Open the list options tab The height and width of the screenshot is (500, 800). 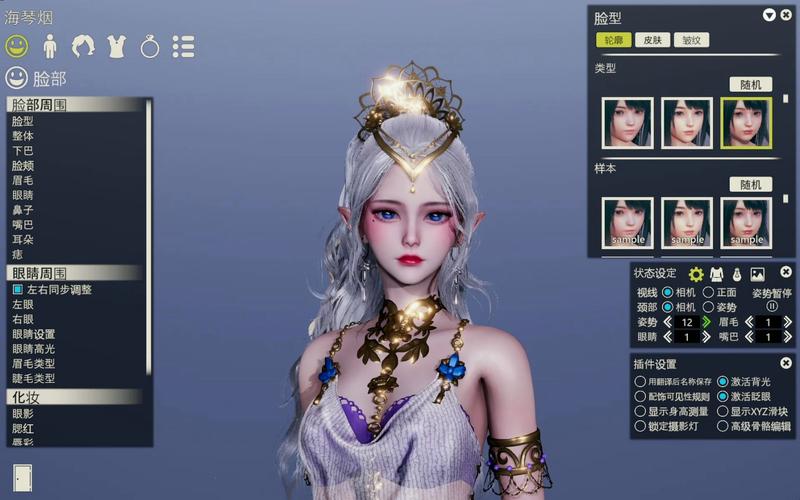point(183,46)
